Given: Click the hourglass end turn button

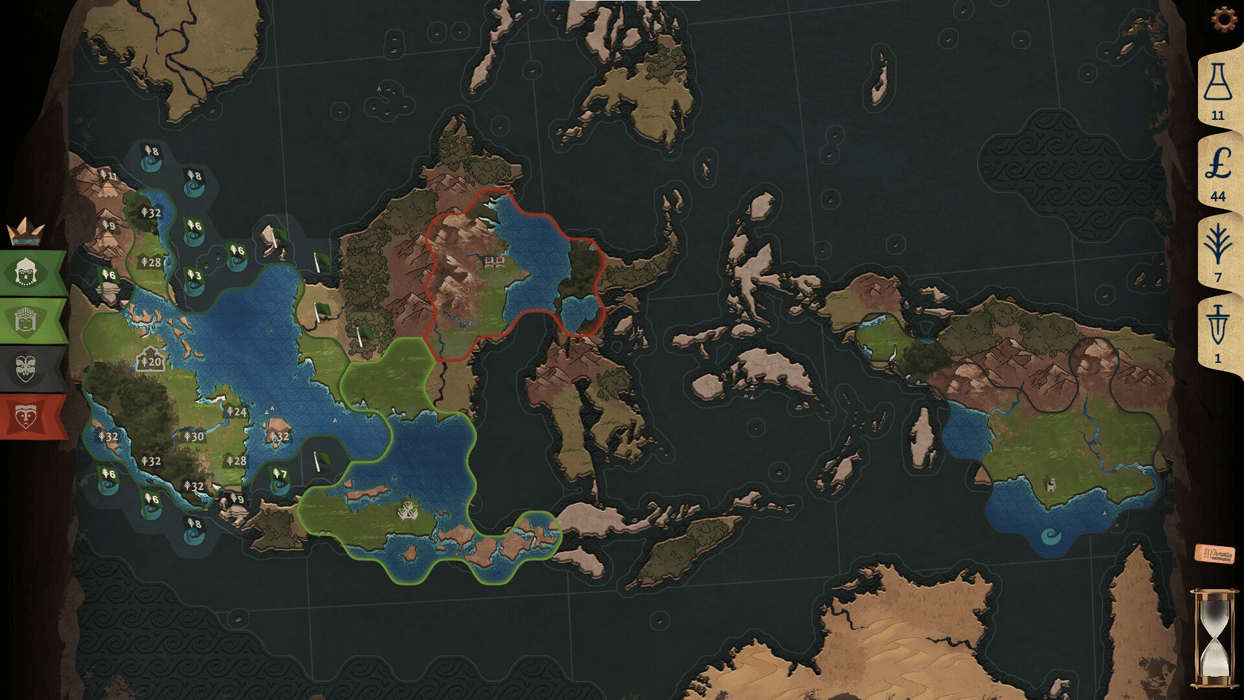Looking at the screenshot, I should pos(1213,638).
